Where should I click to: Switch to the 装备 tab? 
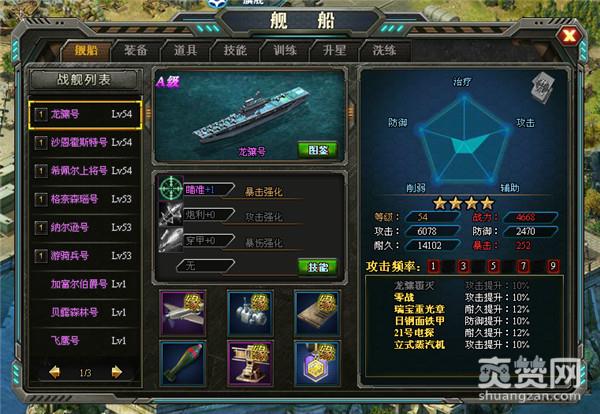tap(136, 49)
